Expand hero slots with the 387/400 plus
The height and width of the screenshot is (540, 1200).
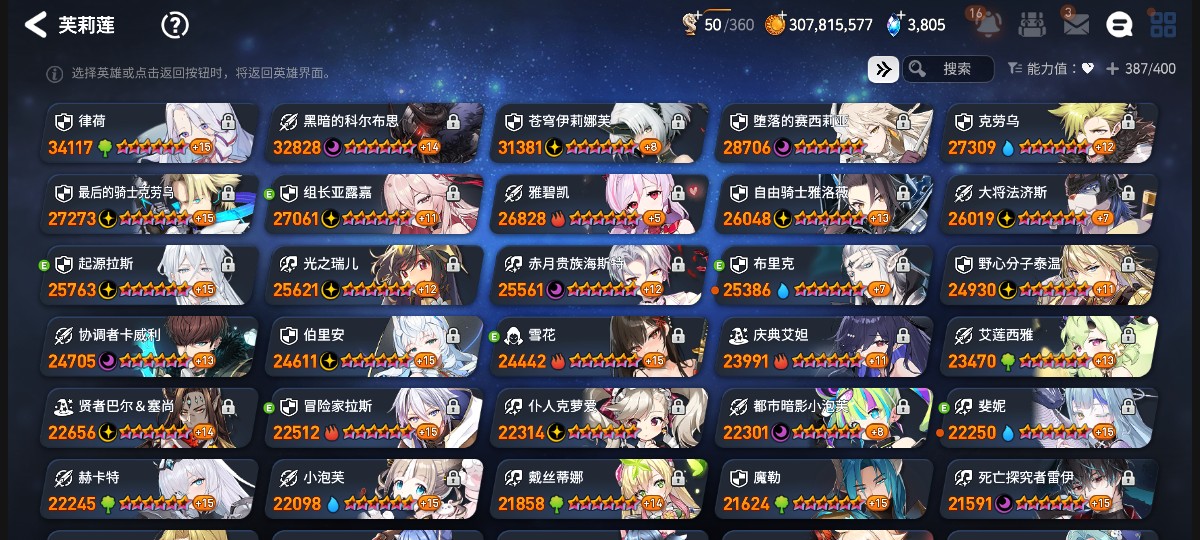point(1111,69)
